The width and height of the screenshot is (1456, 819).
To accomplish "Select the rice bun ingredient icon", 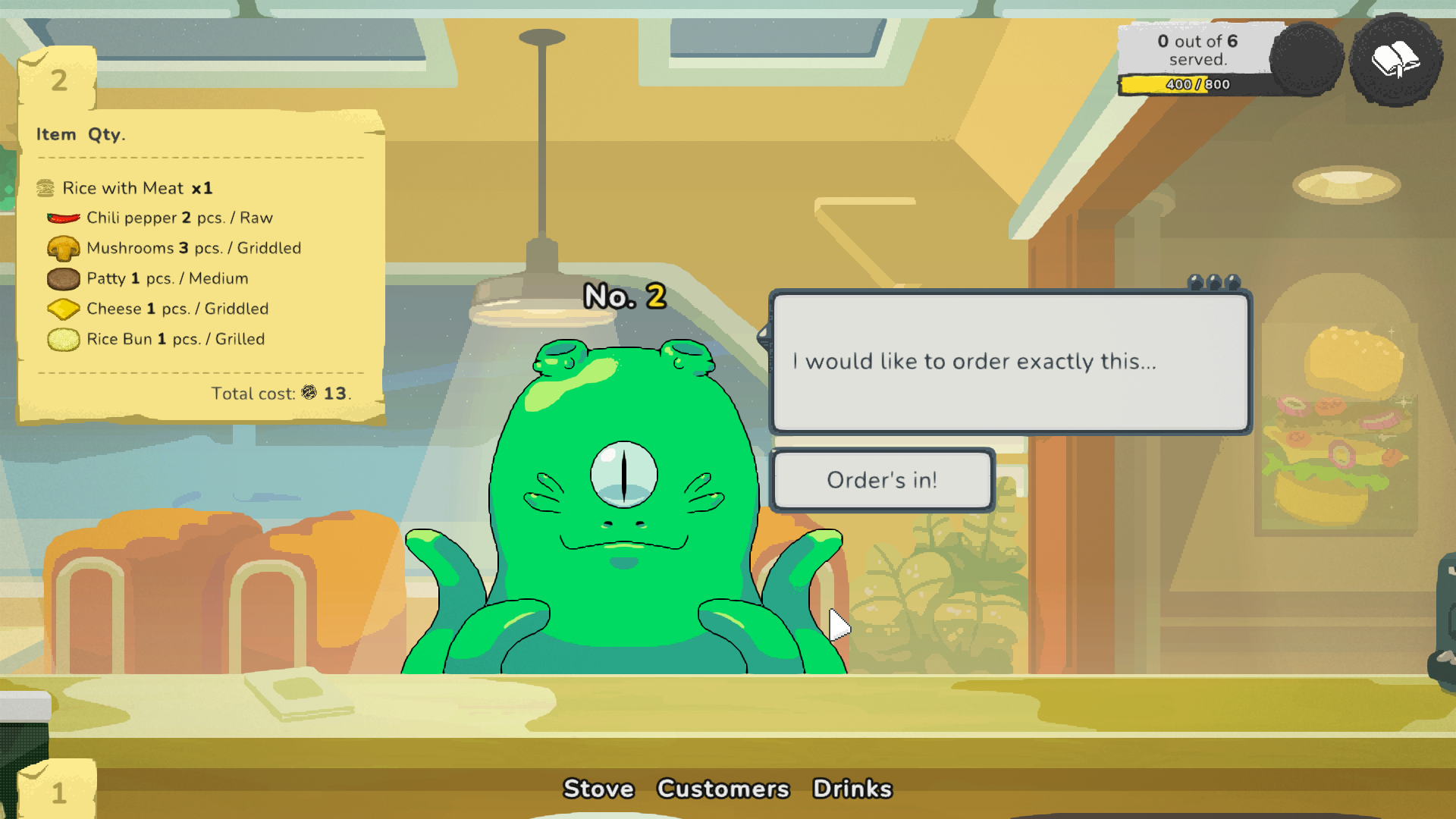I will coord(64,339).
